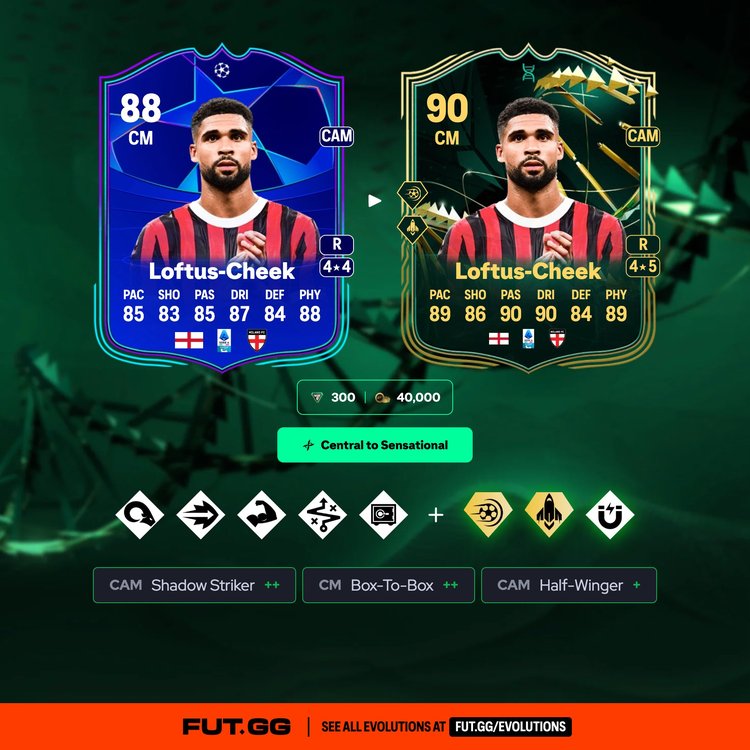The image size is (750, 750).
Task: Click the magnet playstyle icon
Action: click(x=610, y=515)
